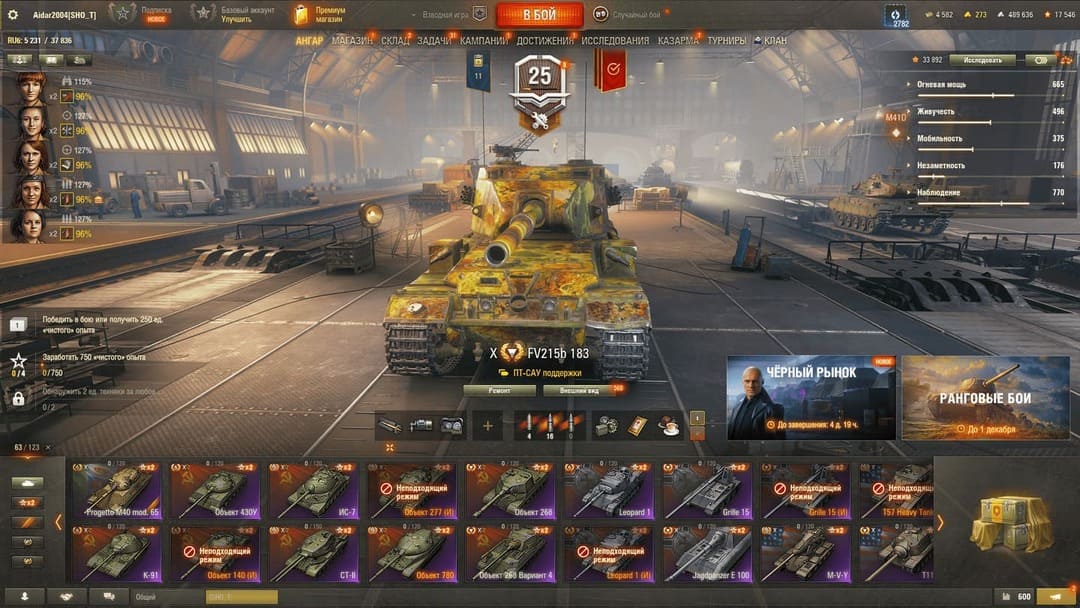
Task: Click the Исследовать button
Action: coord(982,60)
